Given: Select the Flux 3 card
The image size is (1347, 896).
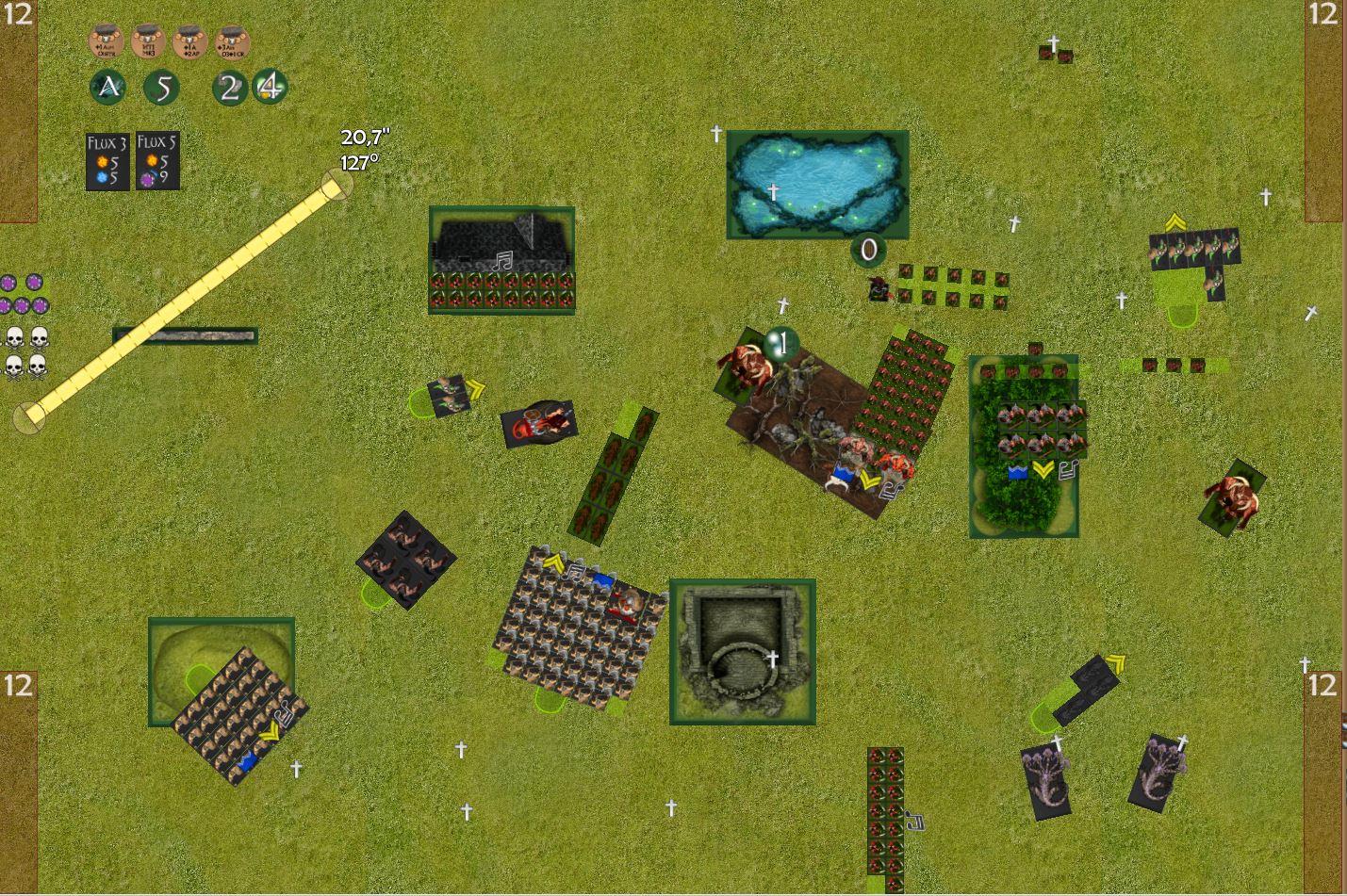Looking at the screenshot, I should 107,161.
